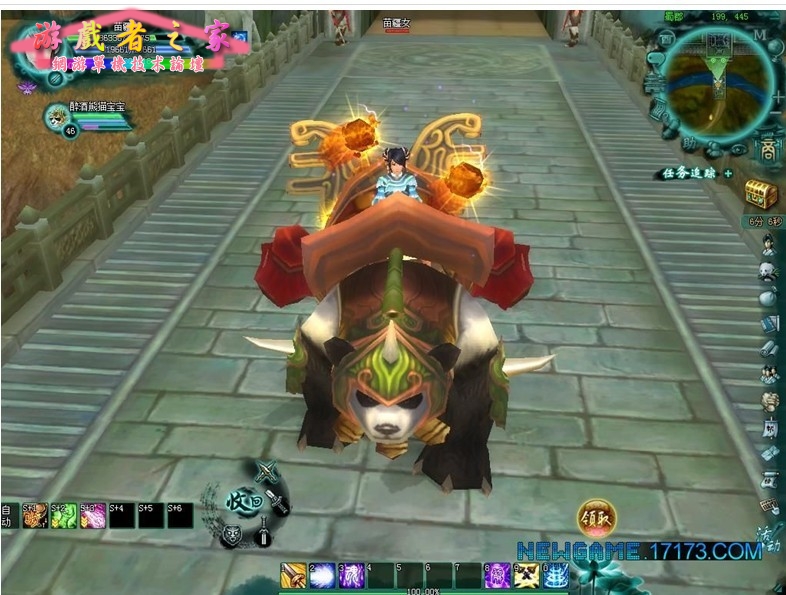
Task: Open the 活动 events button
Action: pyautogui.click(x=767, y=535)
